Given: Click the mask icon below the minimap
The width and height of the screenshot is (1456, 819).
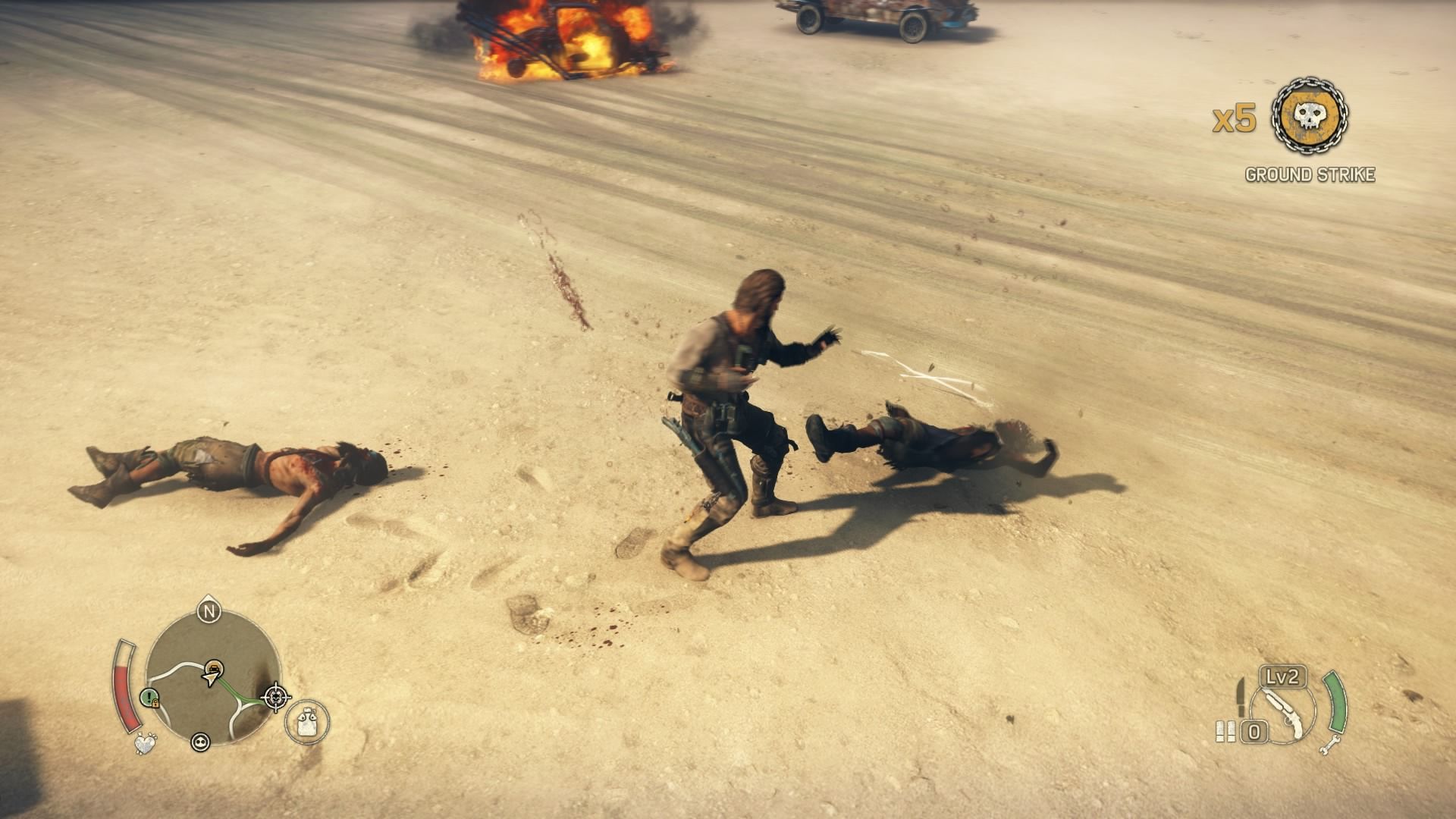Looking at the screenshot, I should [200, 742].
